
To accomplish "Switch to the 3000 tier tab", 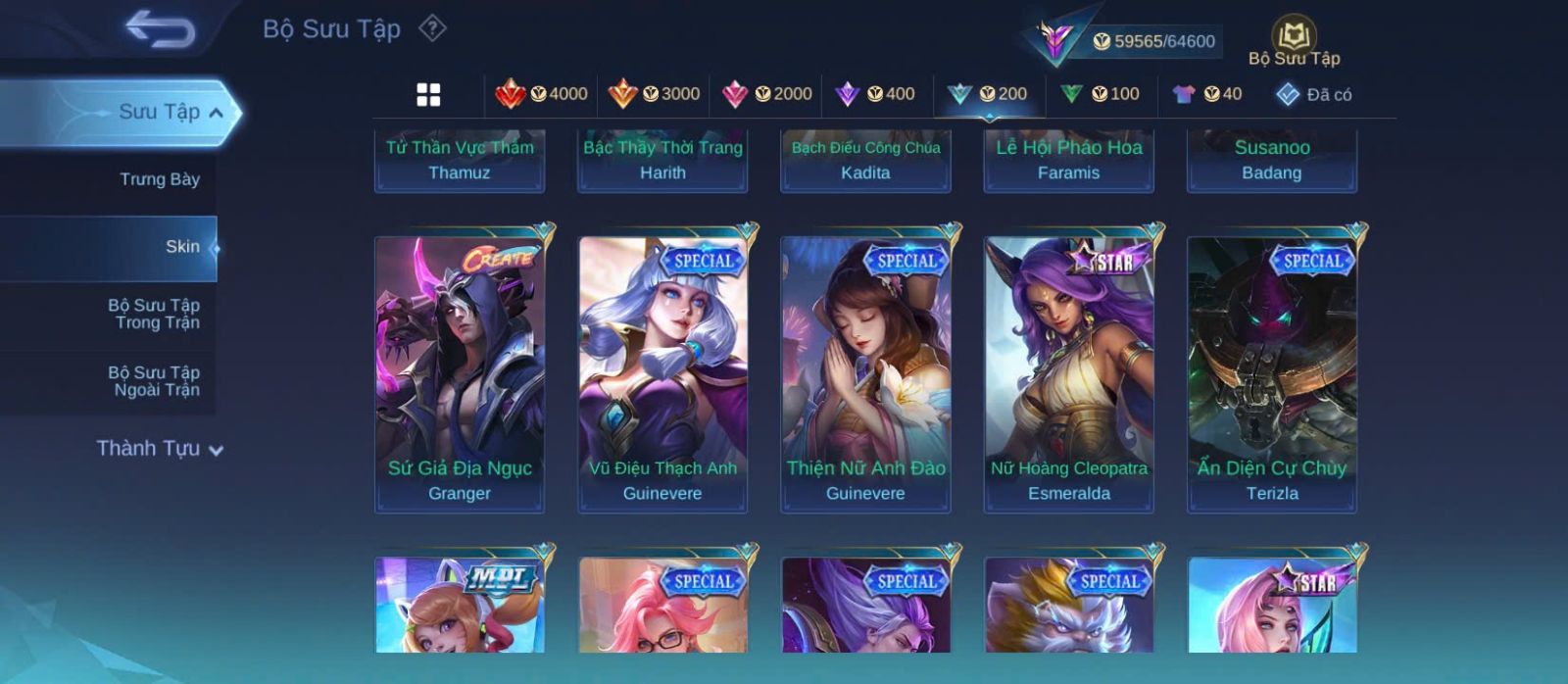I will (654, 94).
